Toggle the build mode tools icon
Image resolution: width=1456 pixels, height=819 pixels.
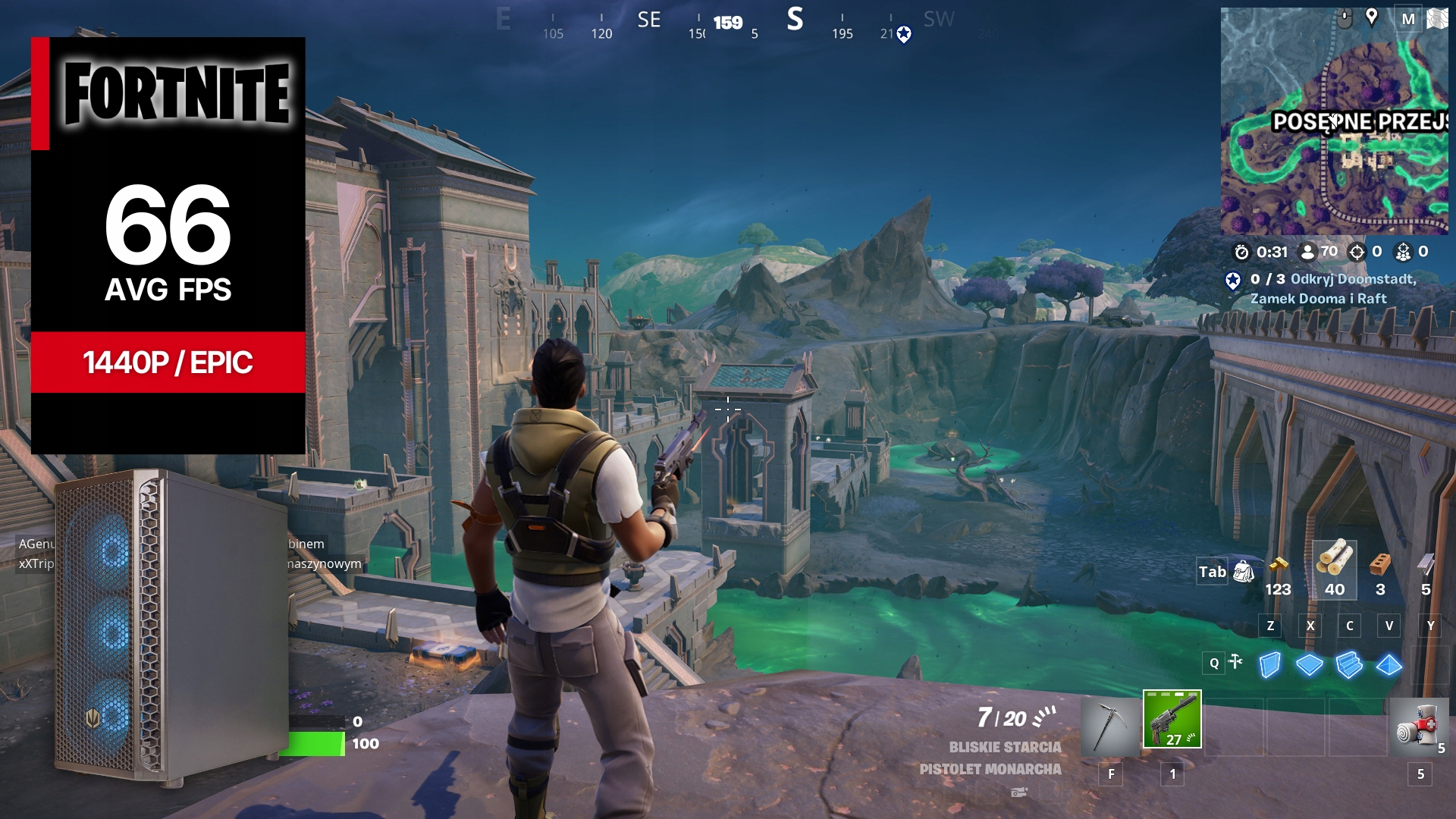(x=1236, y=662)
